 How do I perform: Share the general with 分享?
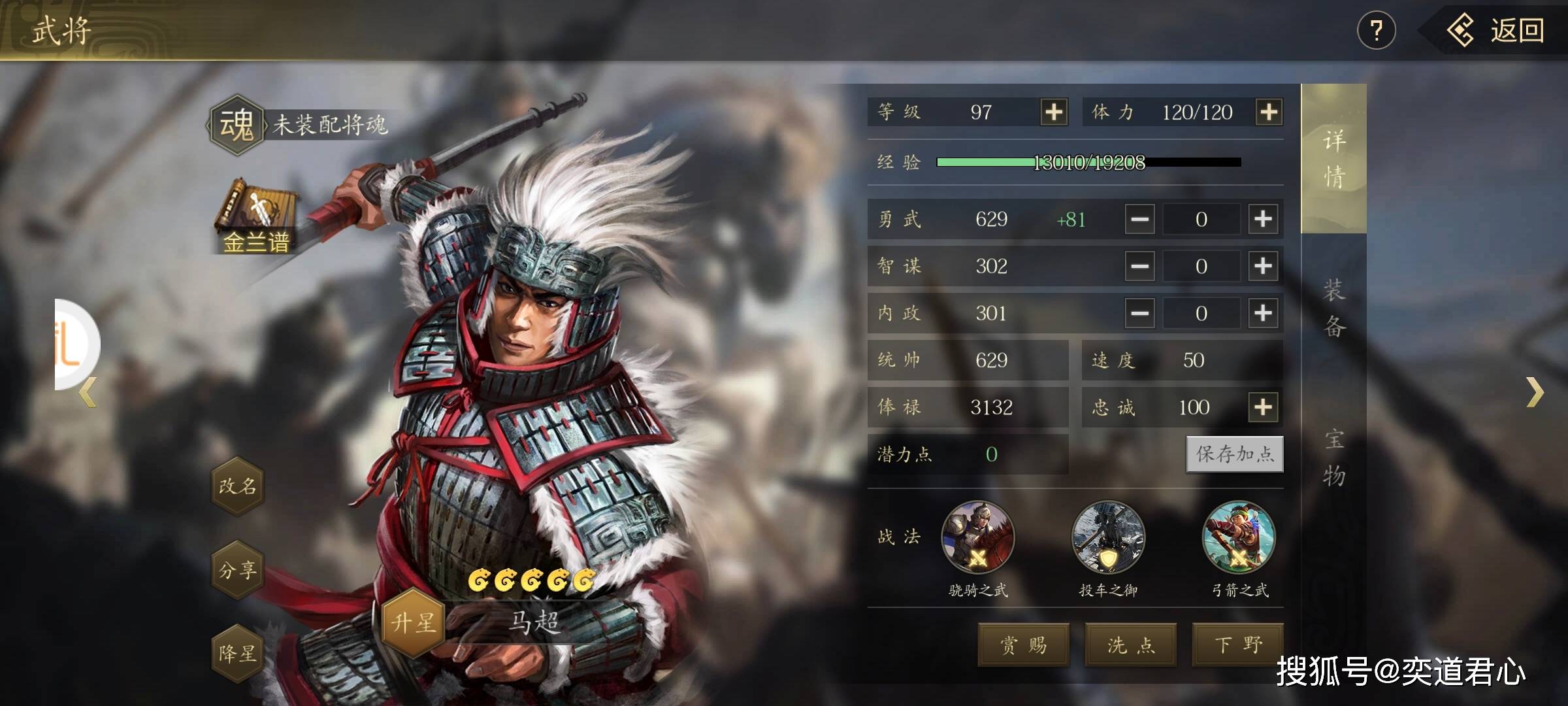238,569
